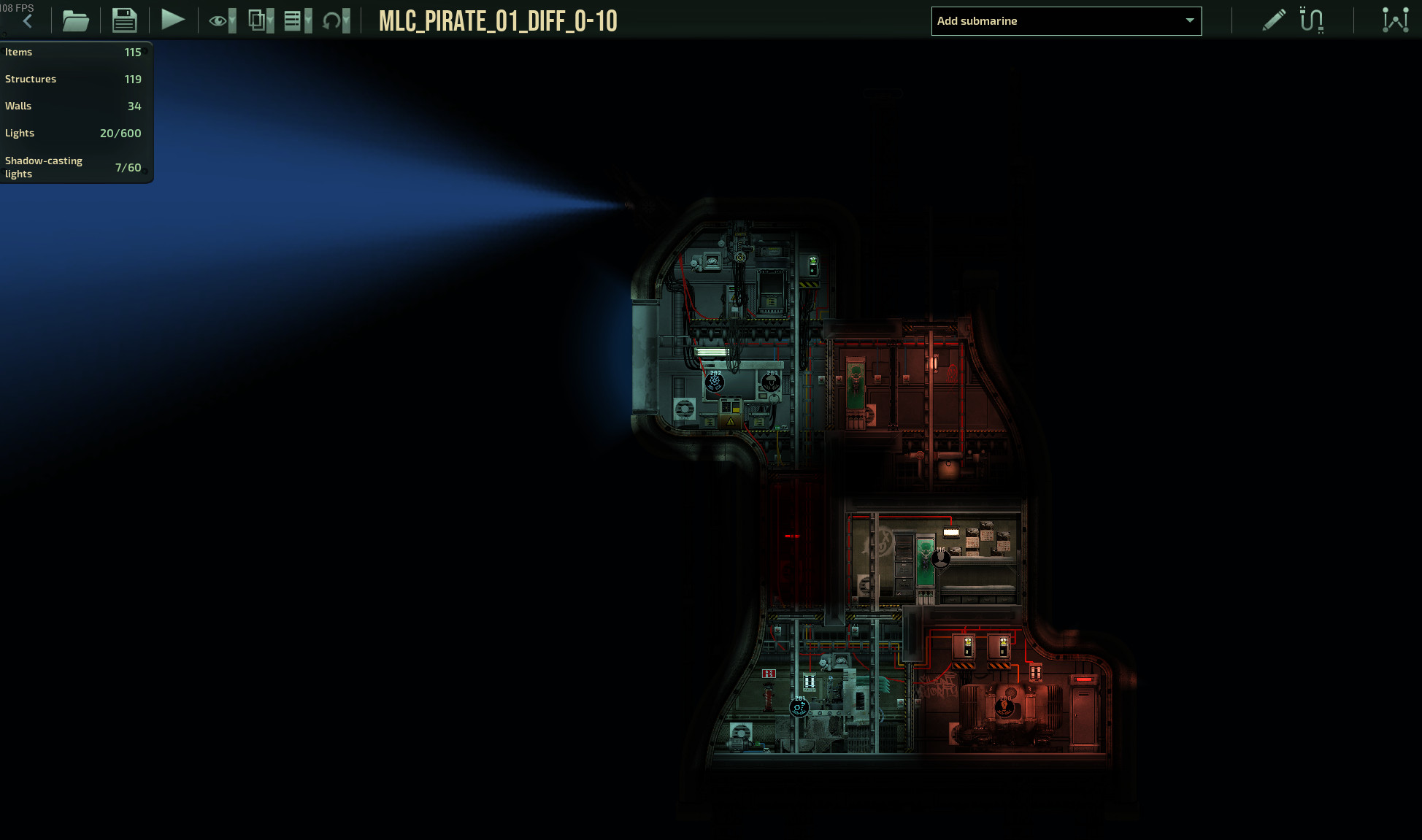This screenshot has width=1422, height=840.
Task: Expand the Add submarine dropdown
Action: pos(1066,21)
